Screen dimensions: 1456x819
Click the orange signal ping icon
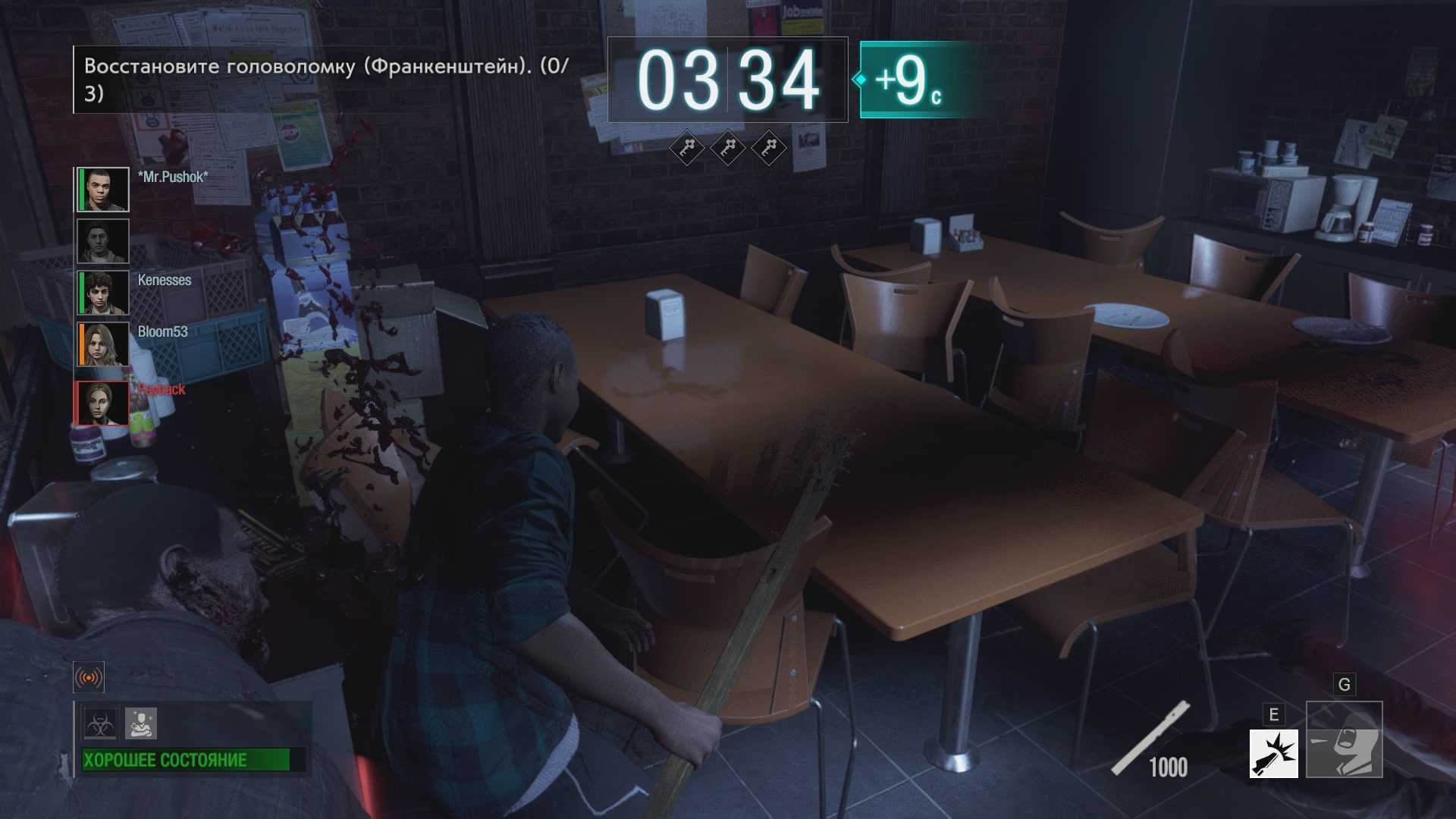(89, 677)
